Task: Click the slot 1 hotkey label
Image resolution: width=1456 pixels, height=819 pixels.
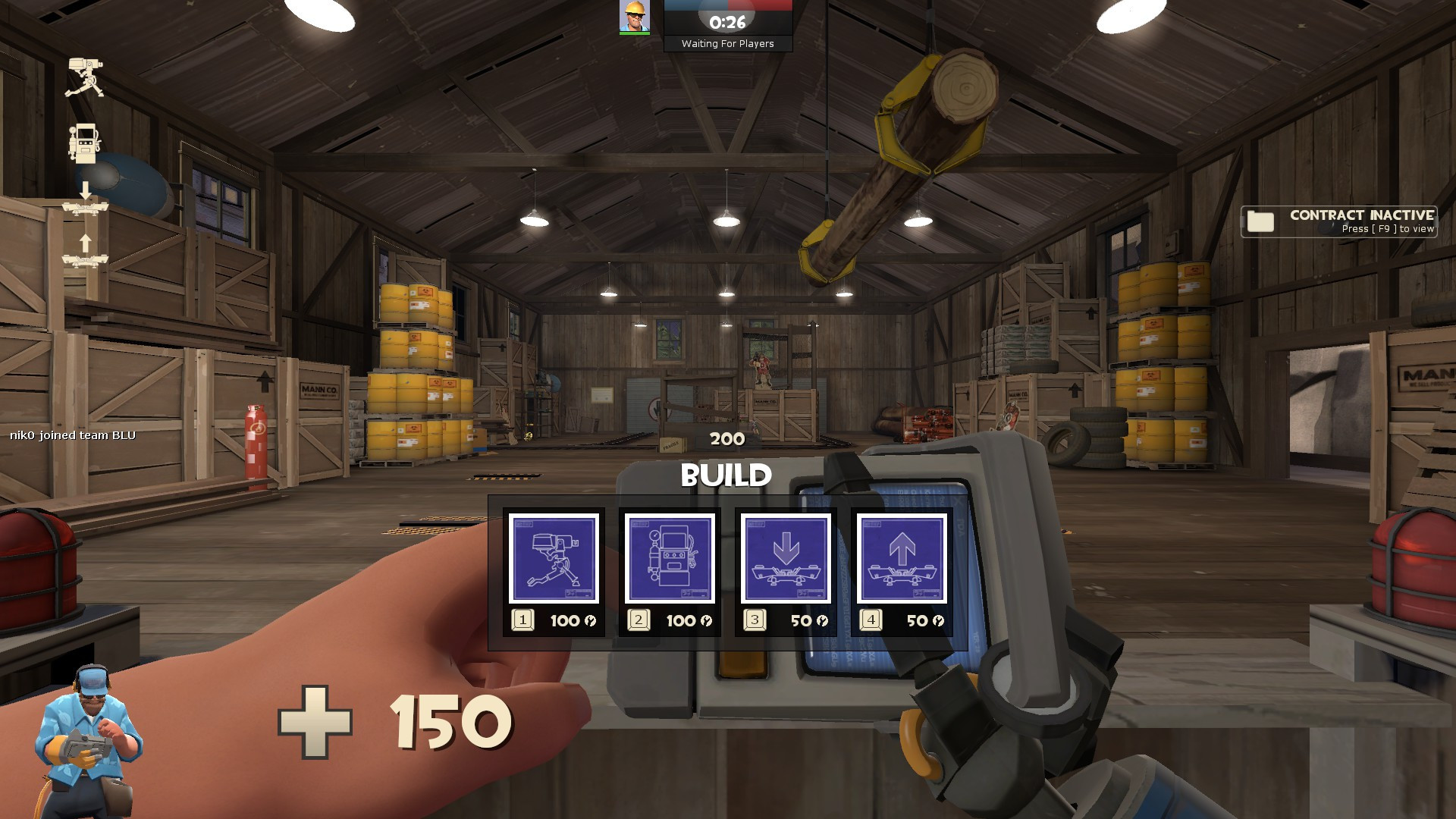Action: pos(522,620)
